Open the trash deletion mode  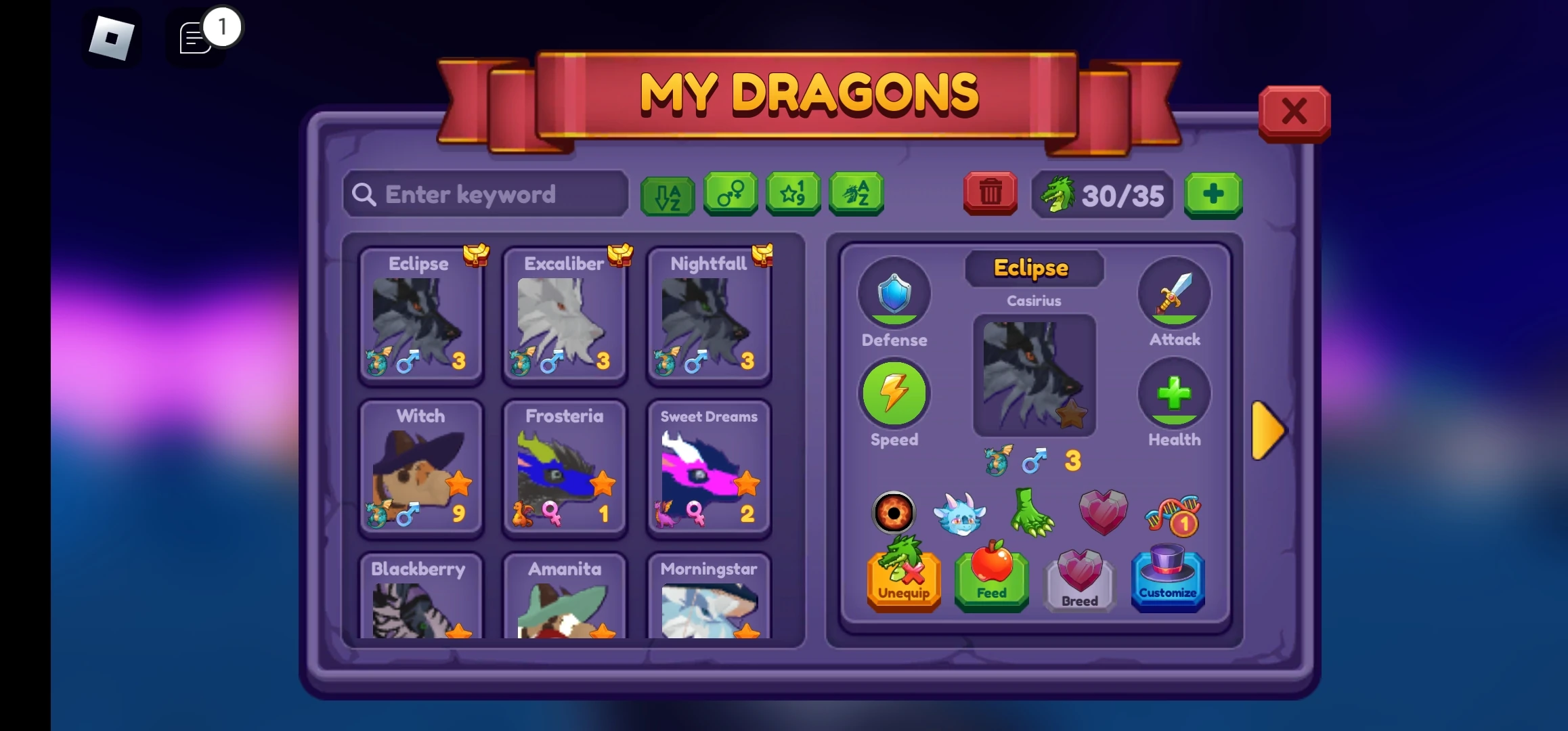[x=990, y=194]
